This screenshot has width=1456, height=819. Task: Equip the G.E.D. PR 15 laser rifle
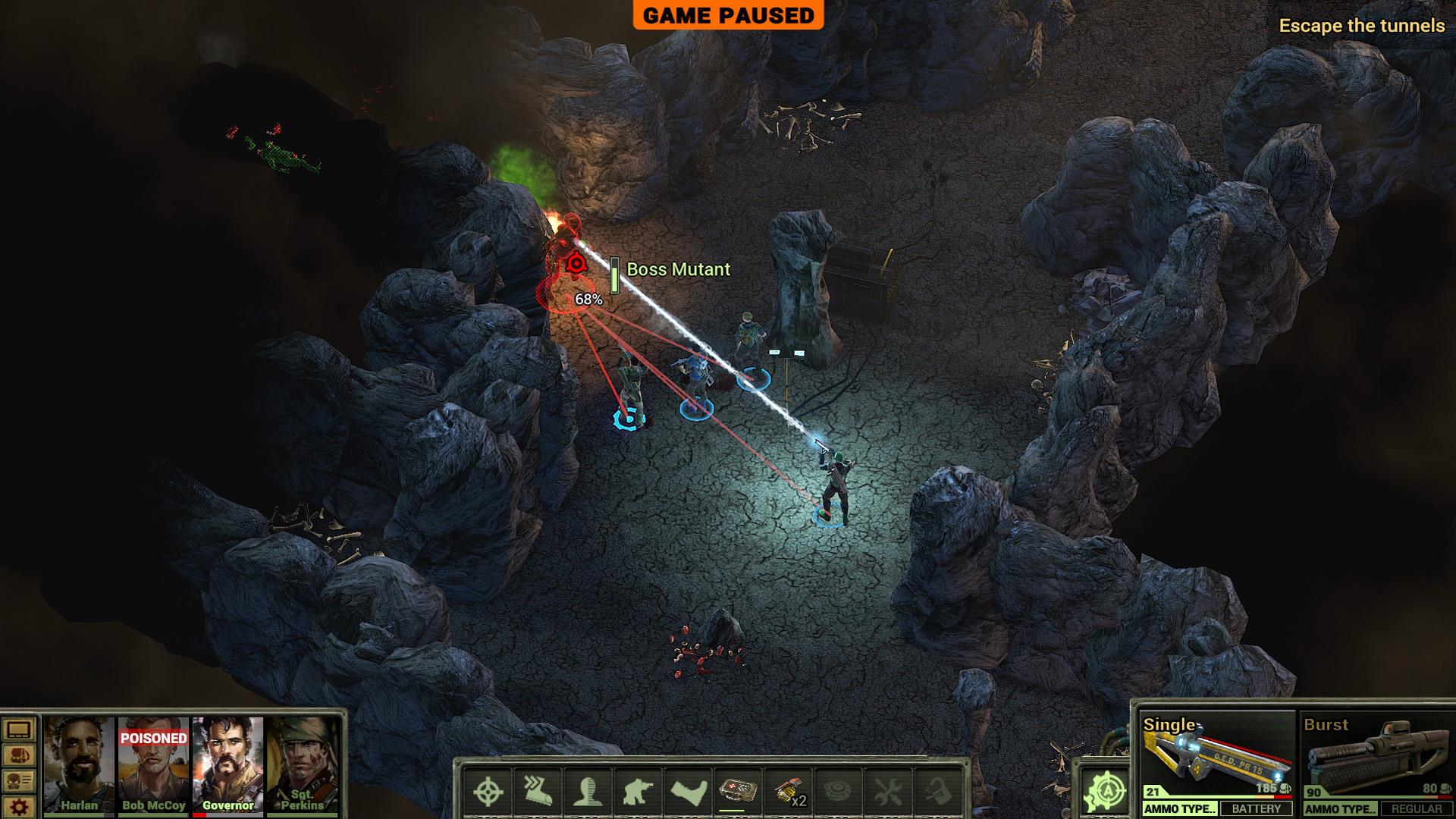tap(1216, 757)
